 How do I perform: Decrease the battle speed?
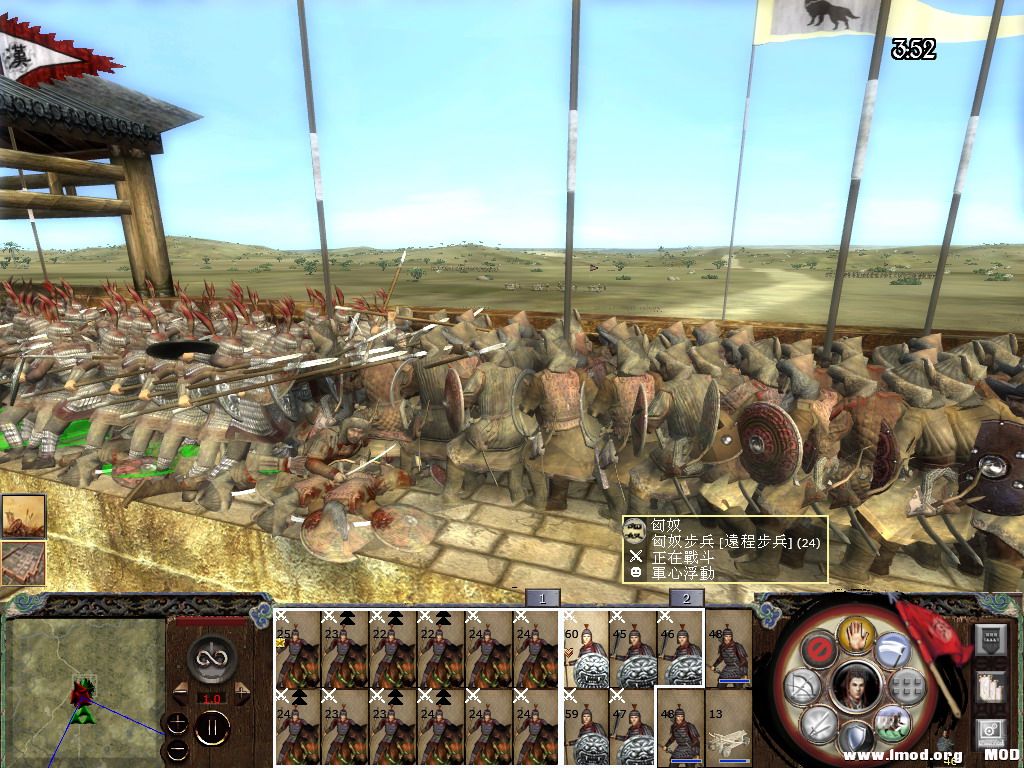coord(181,692)
